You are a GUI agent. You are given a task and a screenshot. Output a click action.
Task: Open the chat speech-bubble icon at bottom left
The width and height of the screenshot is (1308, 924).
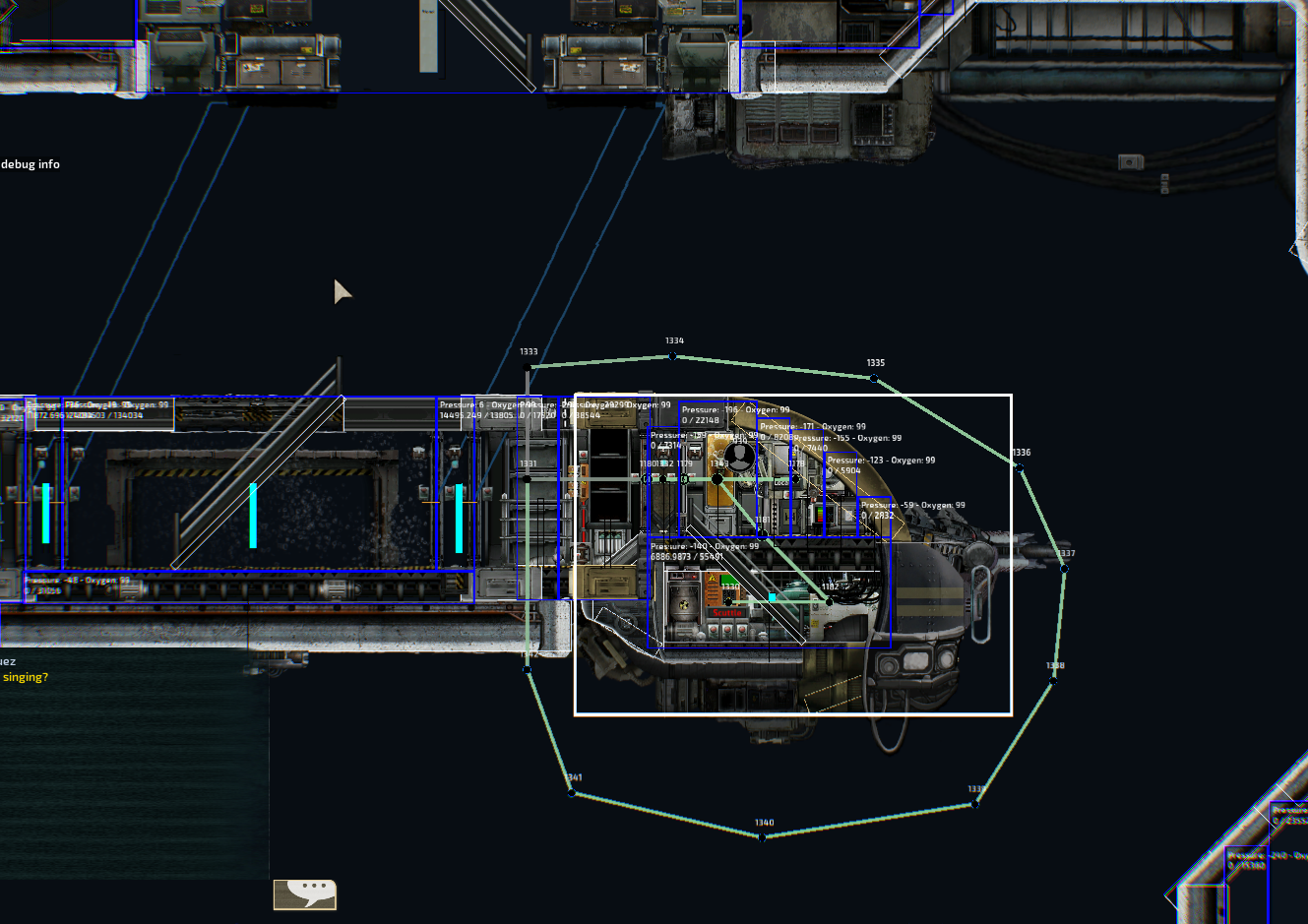tap(305, 894)
